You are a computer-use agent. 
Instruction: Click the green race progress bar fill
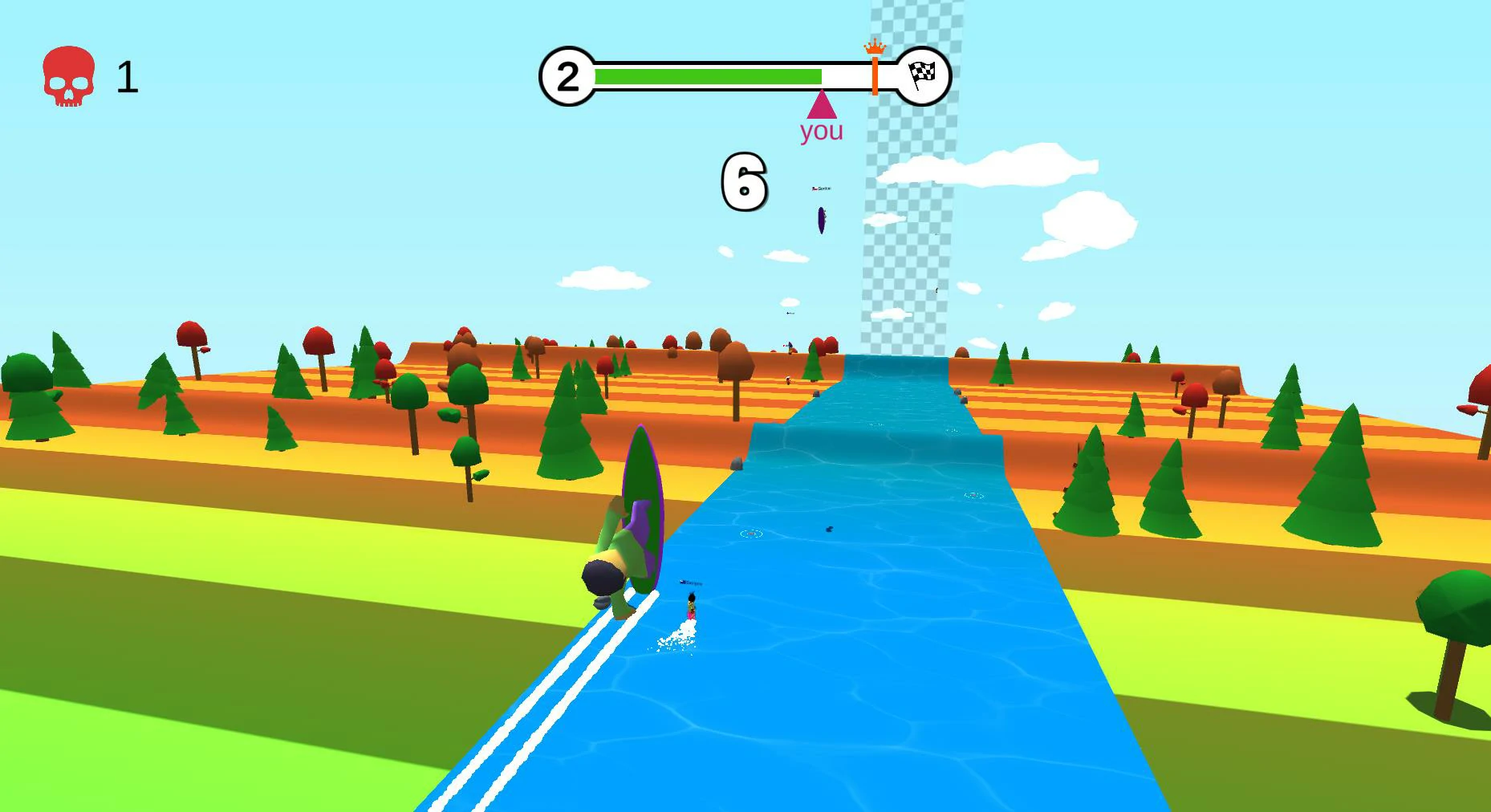(706, 75)
